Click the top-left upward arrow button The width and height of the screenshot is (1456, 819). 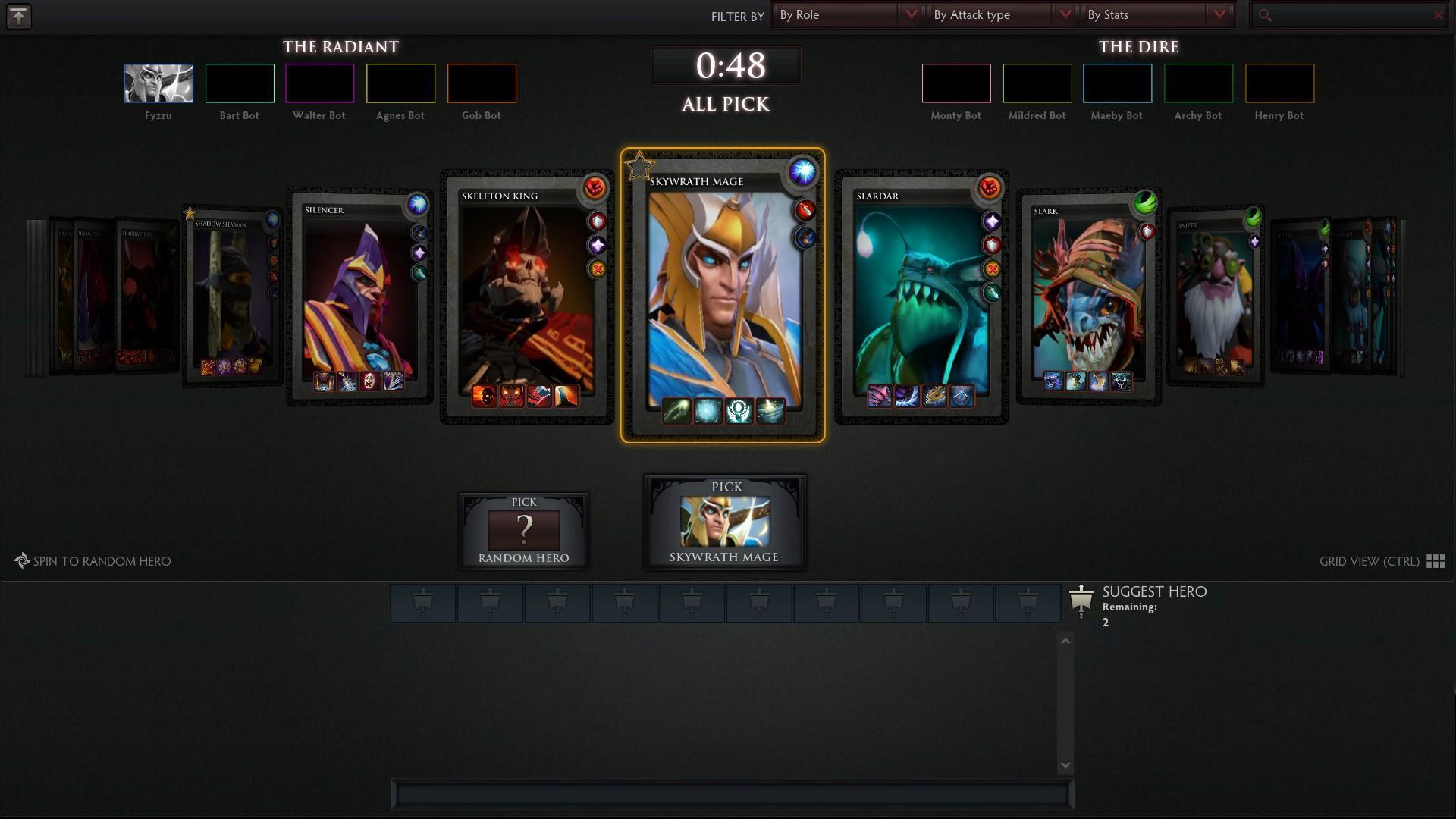[x=19, y=16]
